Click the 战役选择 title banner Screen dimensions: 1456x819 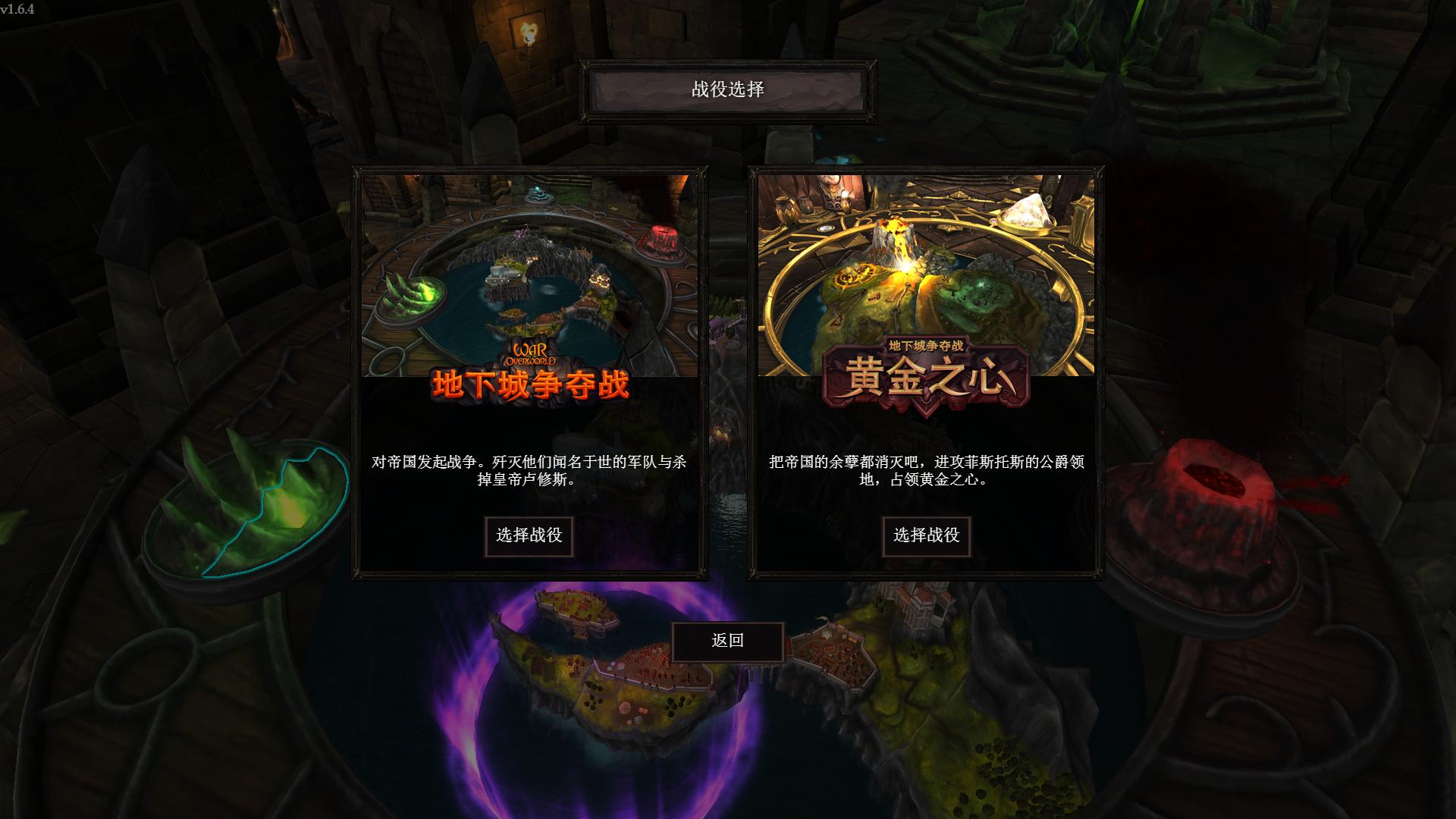coord(726,90)
